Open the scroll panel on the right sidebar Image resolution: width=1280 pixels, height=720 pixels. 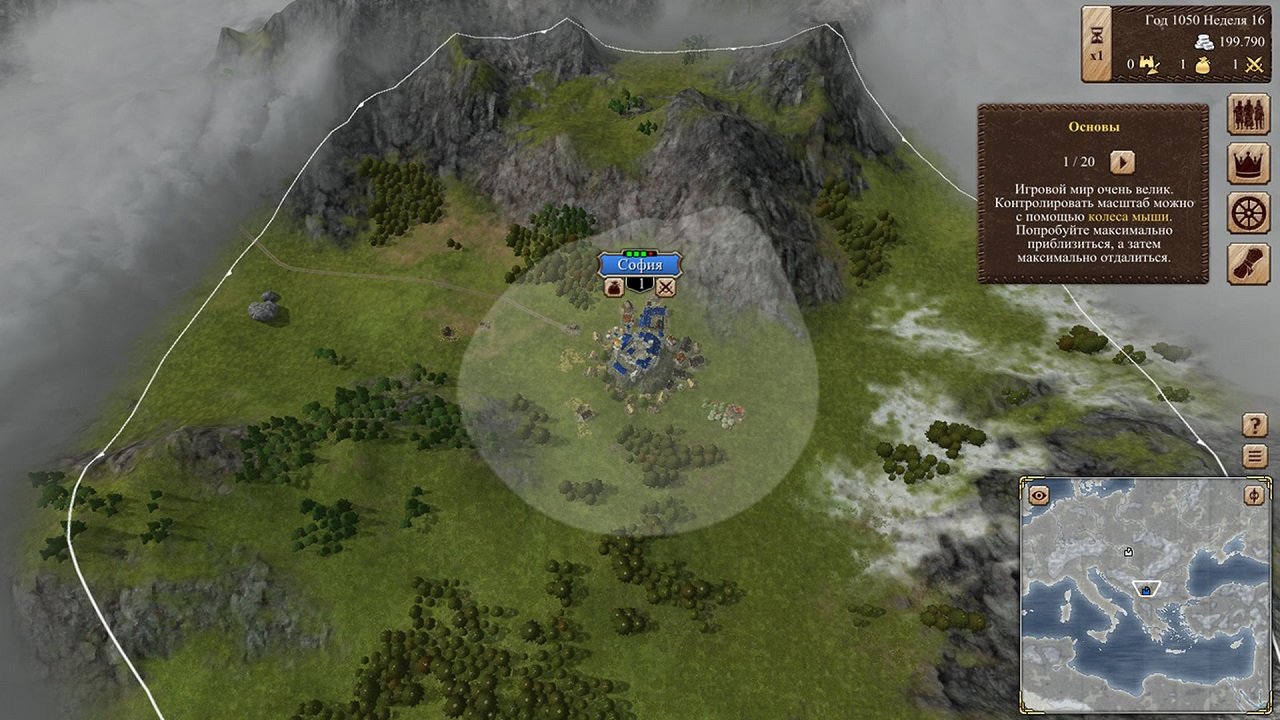[1247, 263]
